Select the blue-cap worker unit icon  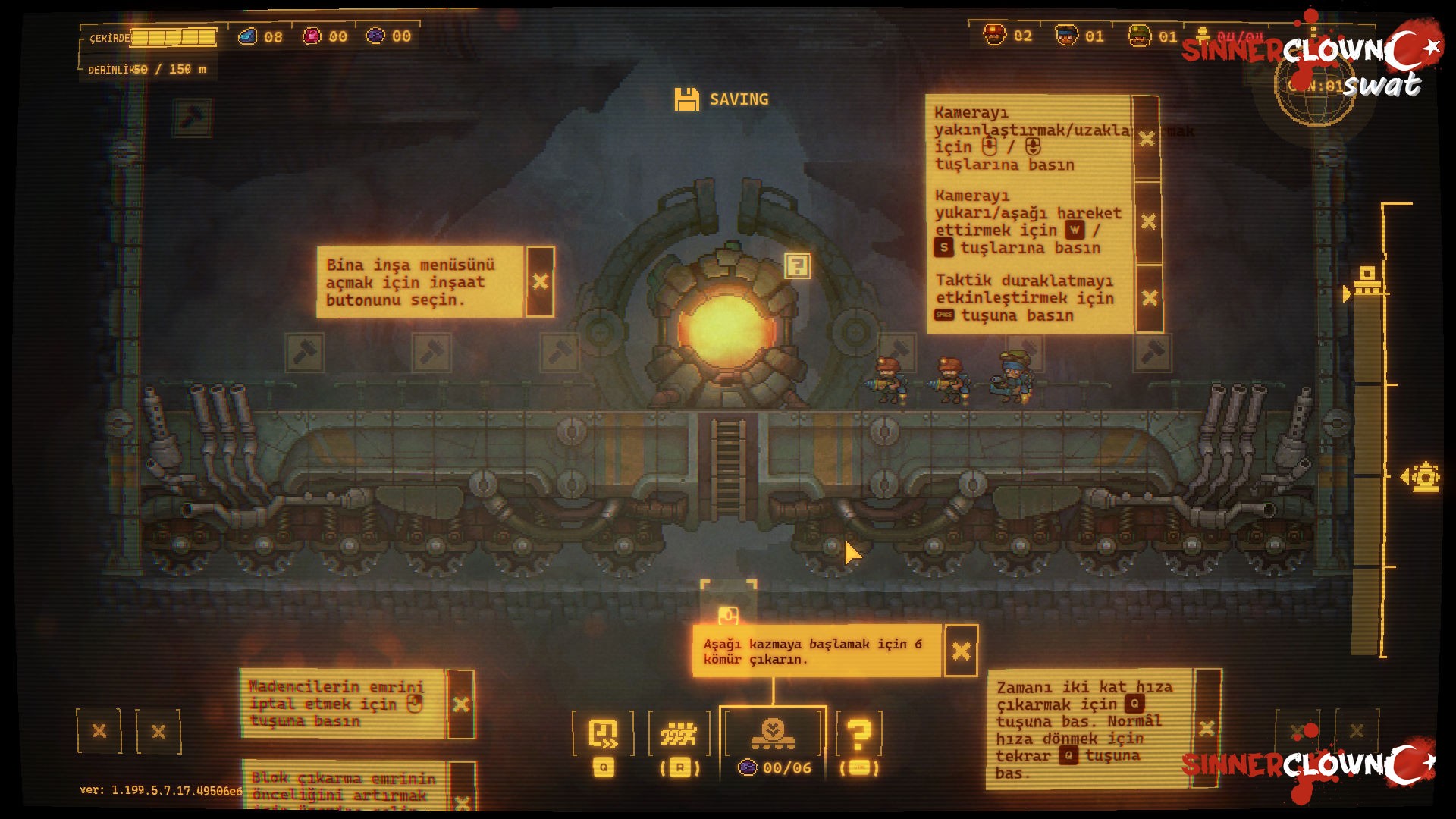pyautogui.click(x=1066, y=36)
